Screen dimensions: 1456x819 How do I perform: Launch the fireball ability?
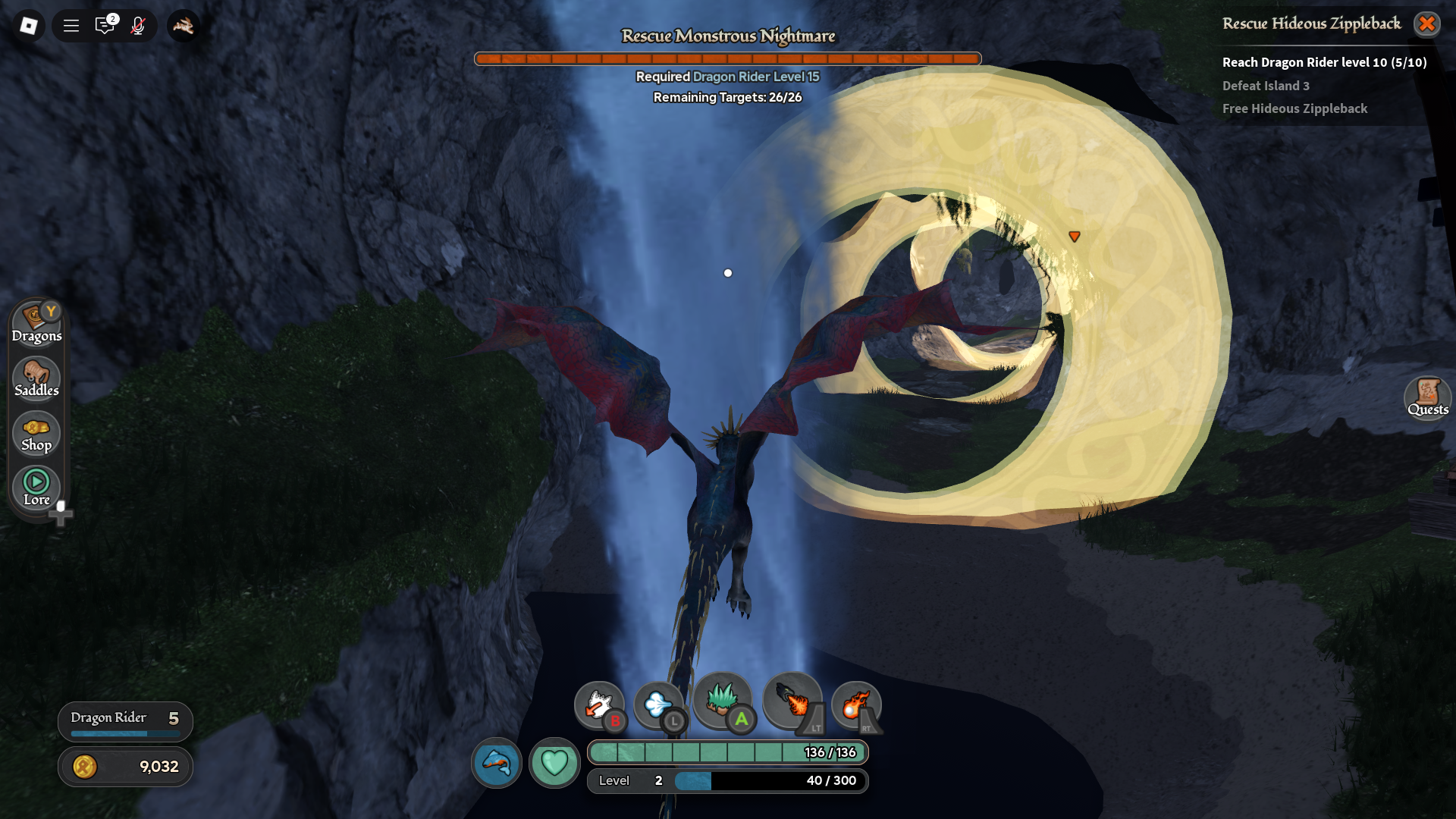click(855, 704)
